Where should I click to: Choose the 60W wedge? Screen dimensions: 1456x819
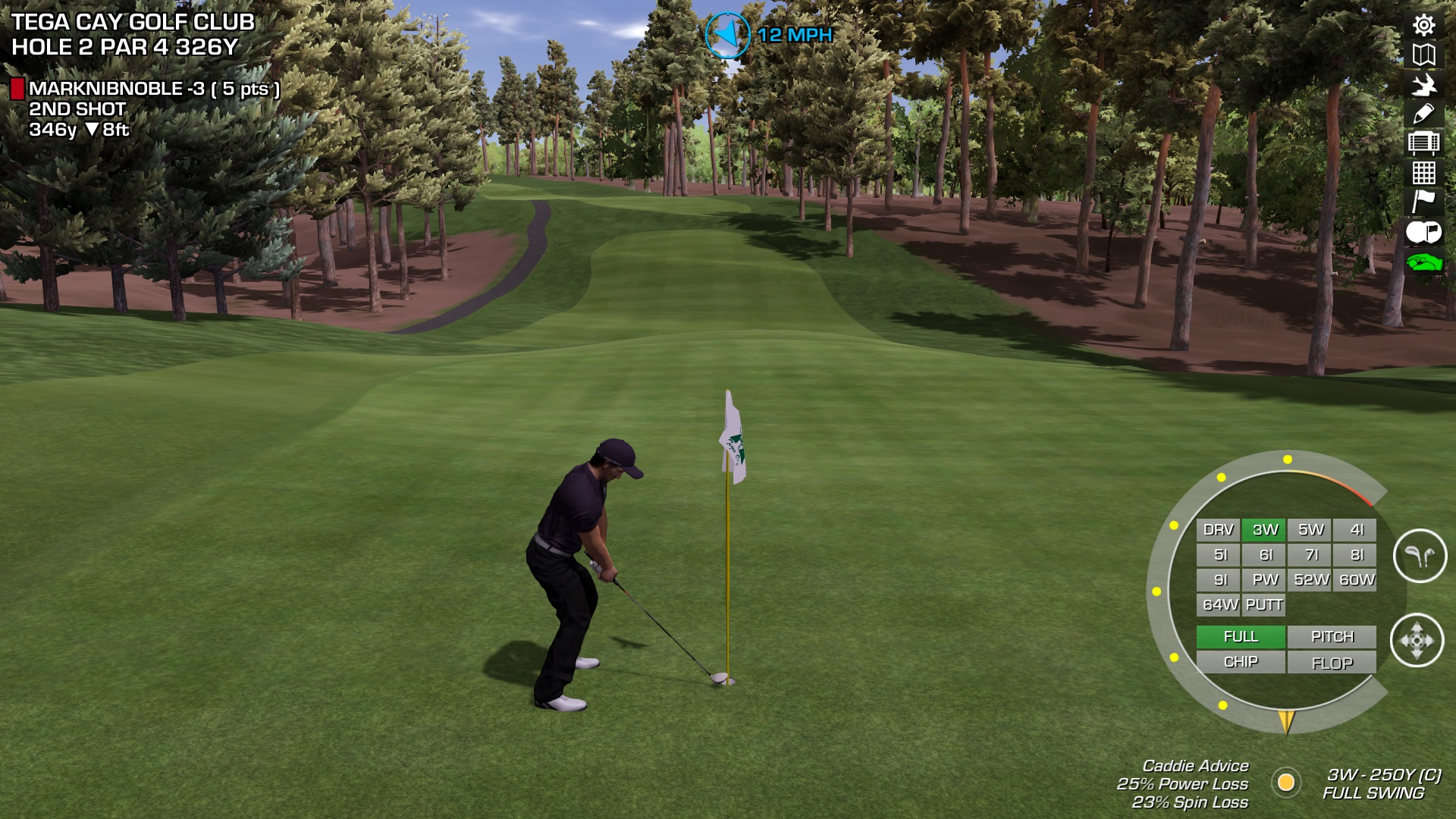pos(1356,580)
